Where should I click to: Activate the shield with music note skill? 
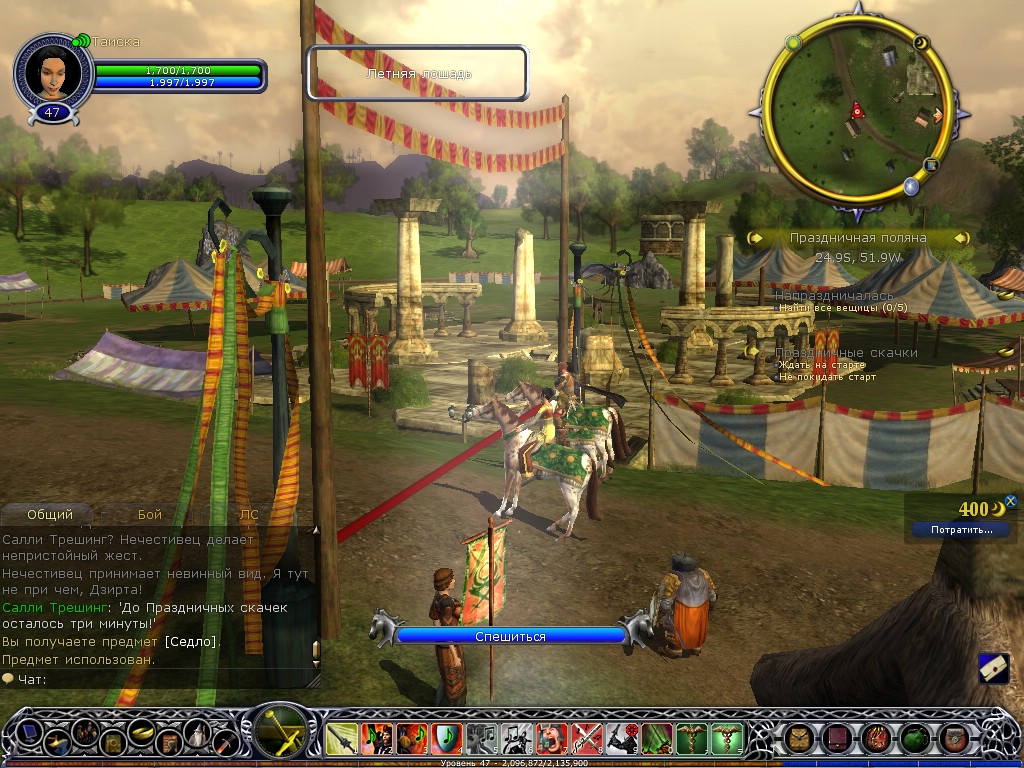click(x=447, y=739)
